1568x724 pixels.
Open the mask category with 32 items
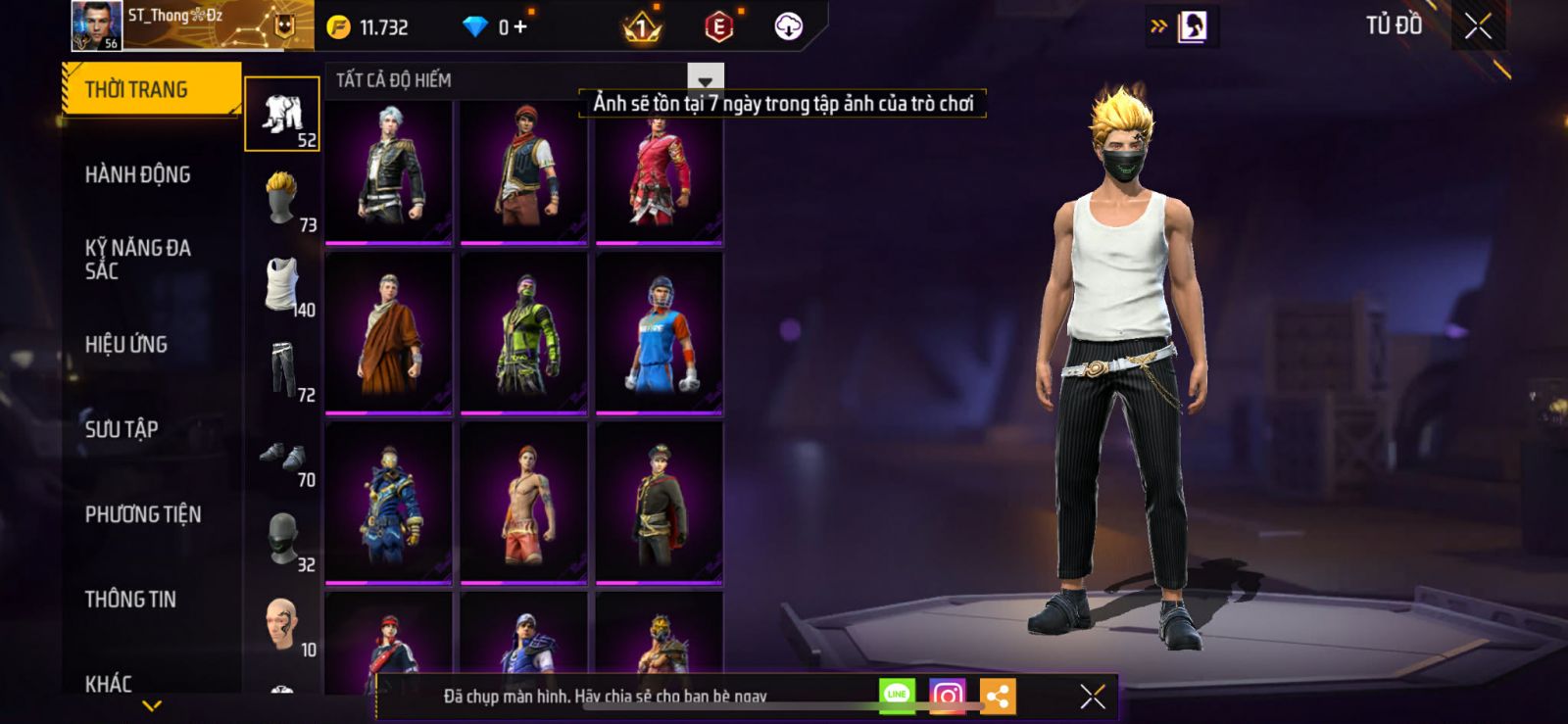[x=282, y=538]
